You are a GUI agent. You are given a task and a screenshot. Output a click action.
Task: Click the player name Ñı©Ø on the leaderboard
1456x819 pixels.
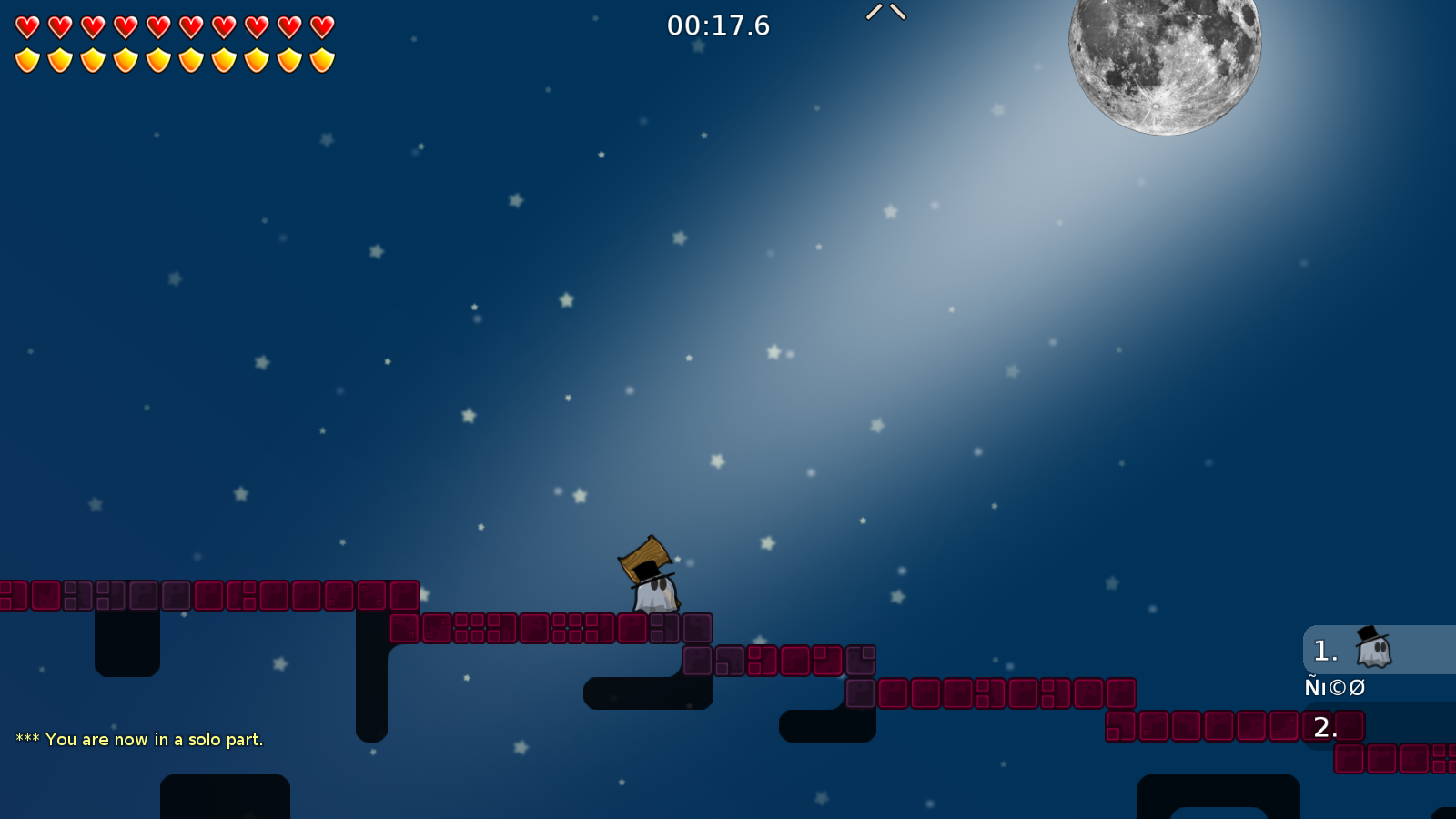pyautogui.click(x=1334, y=687)
